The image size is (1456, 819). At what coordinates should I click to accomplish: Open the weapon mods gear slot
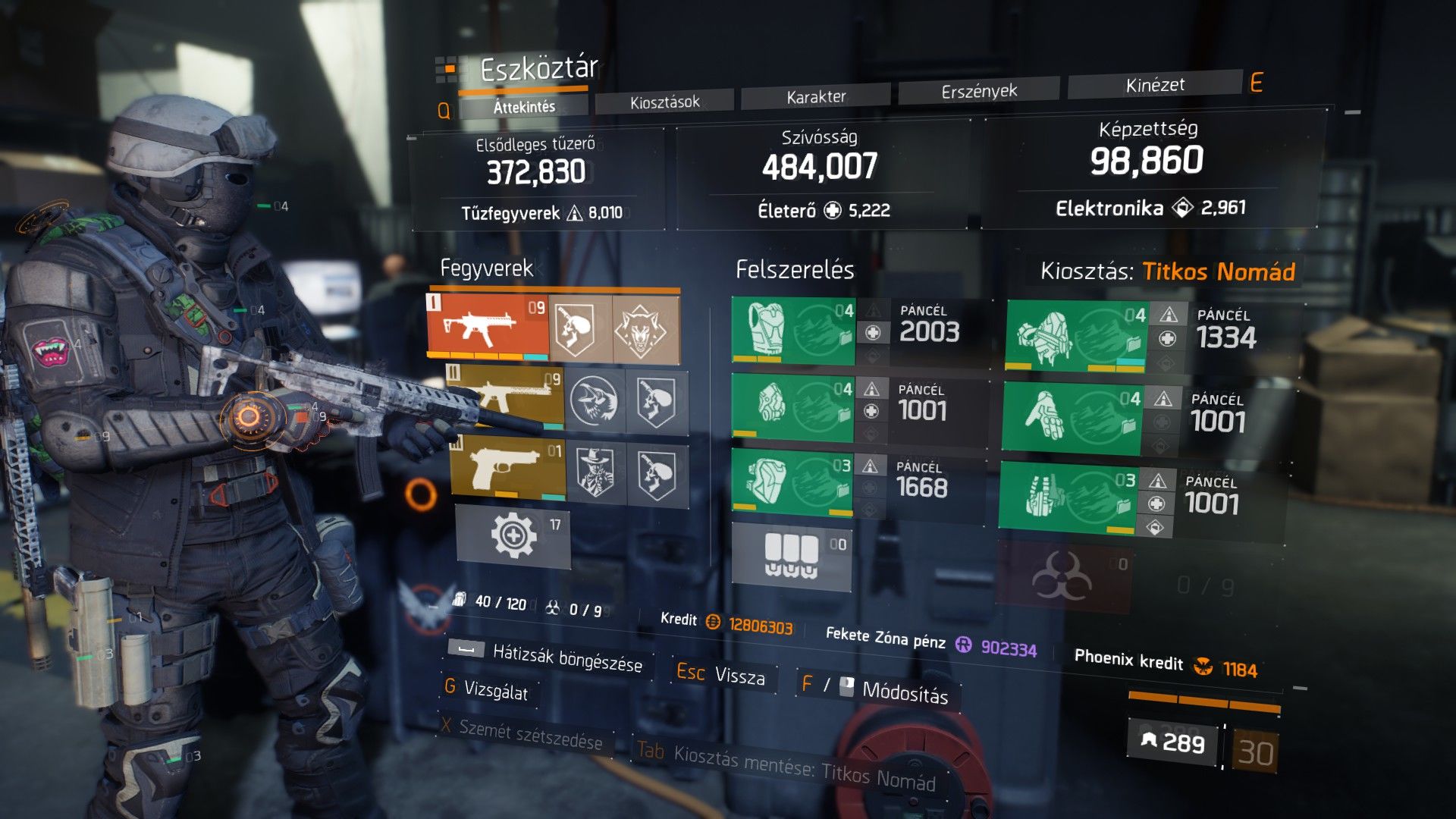(x=513, y=536)
